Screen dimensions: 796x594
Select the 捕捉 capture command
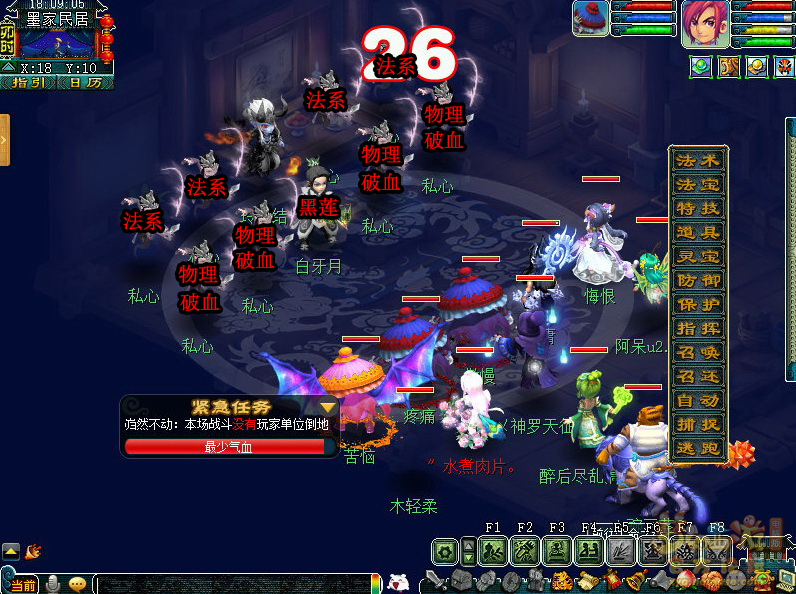(x=698, y=424)
